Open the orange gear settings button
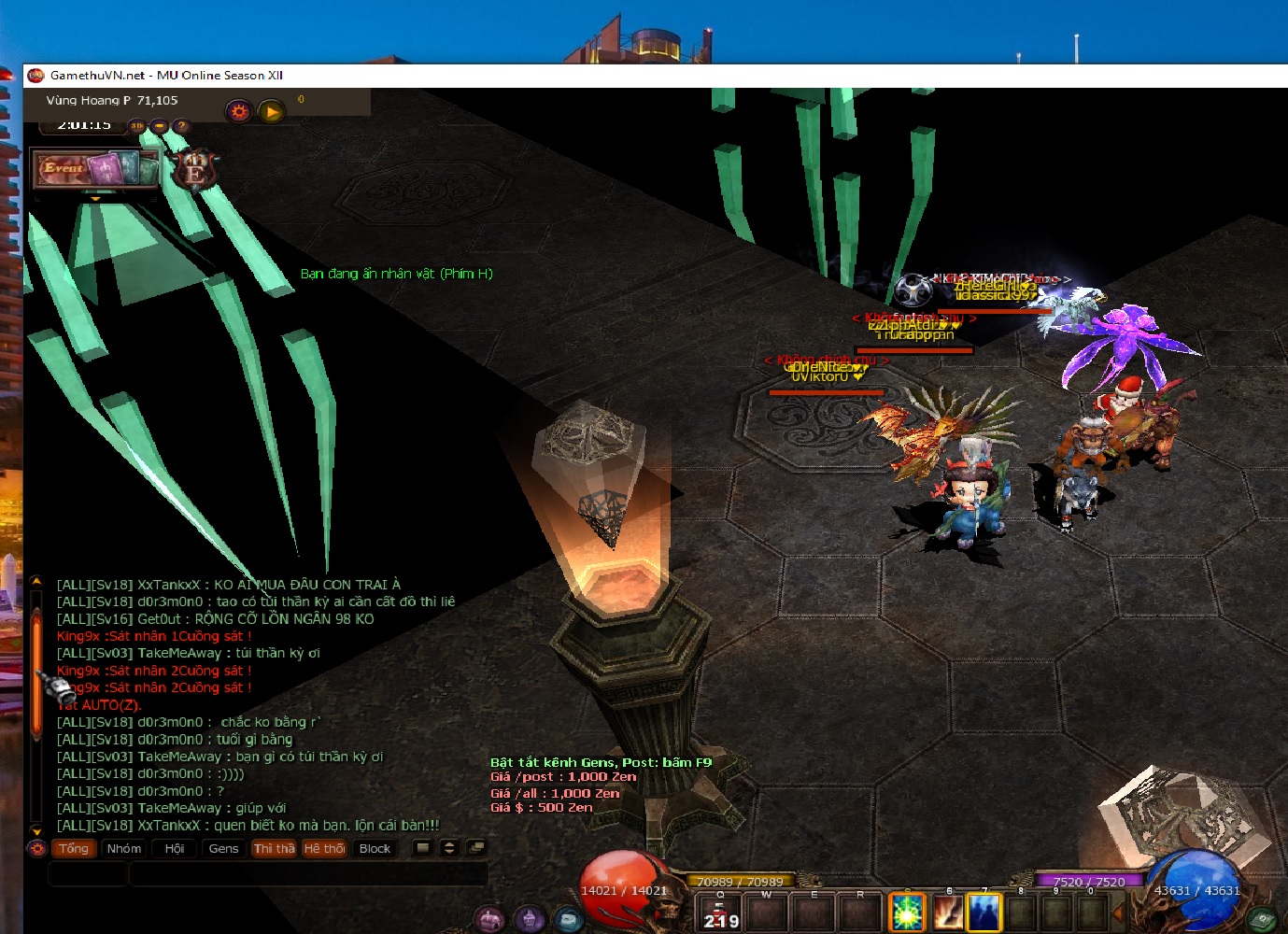 (239, 112)
